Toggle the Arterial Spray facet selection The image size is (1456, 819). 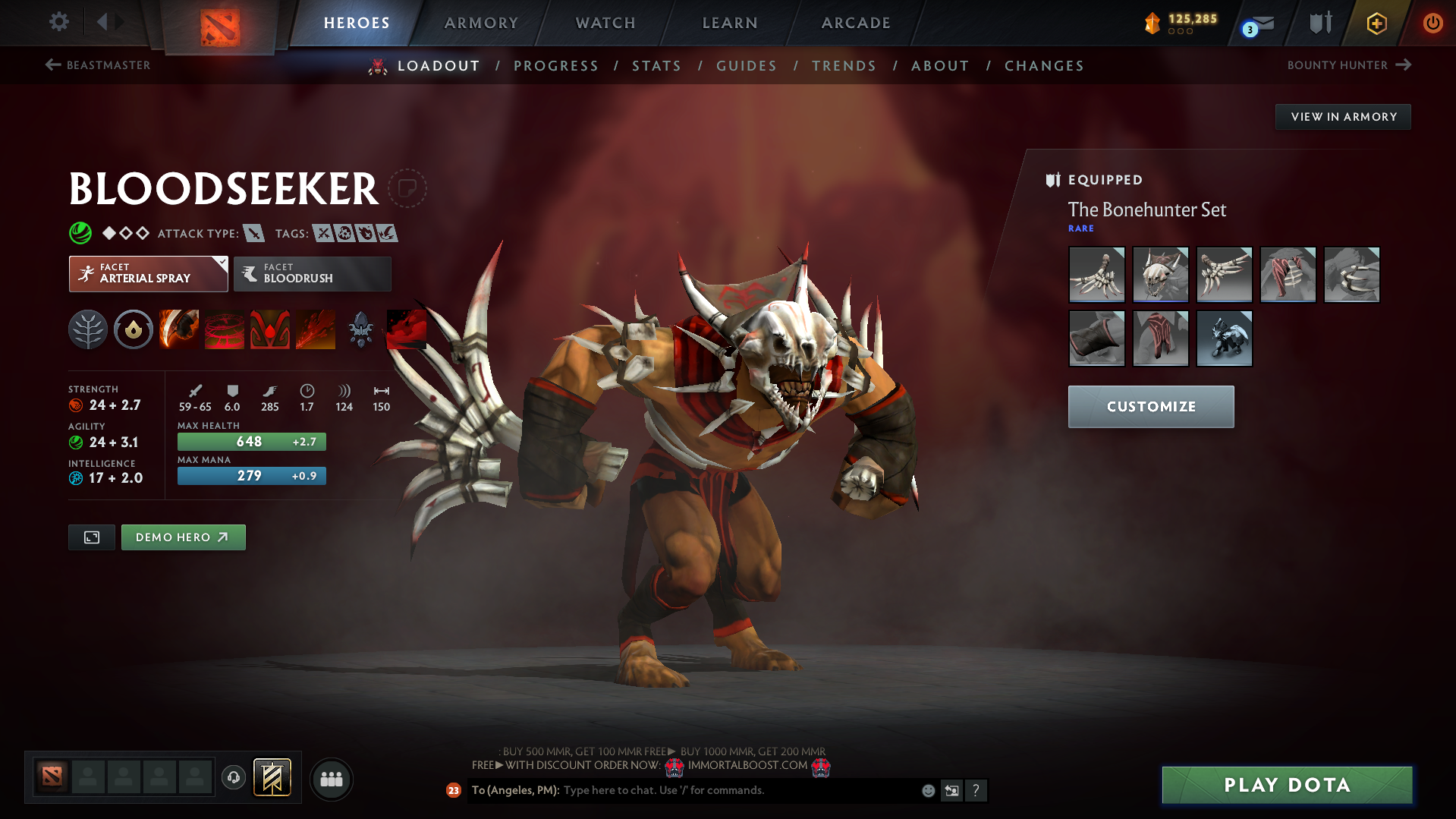(x=148, y=274)
